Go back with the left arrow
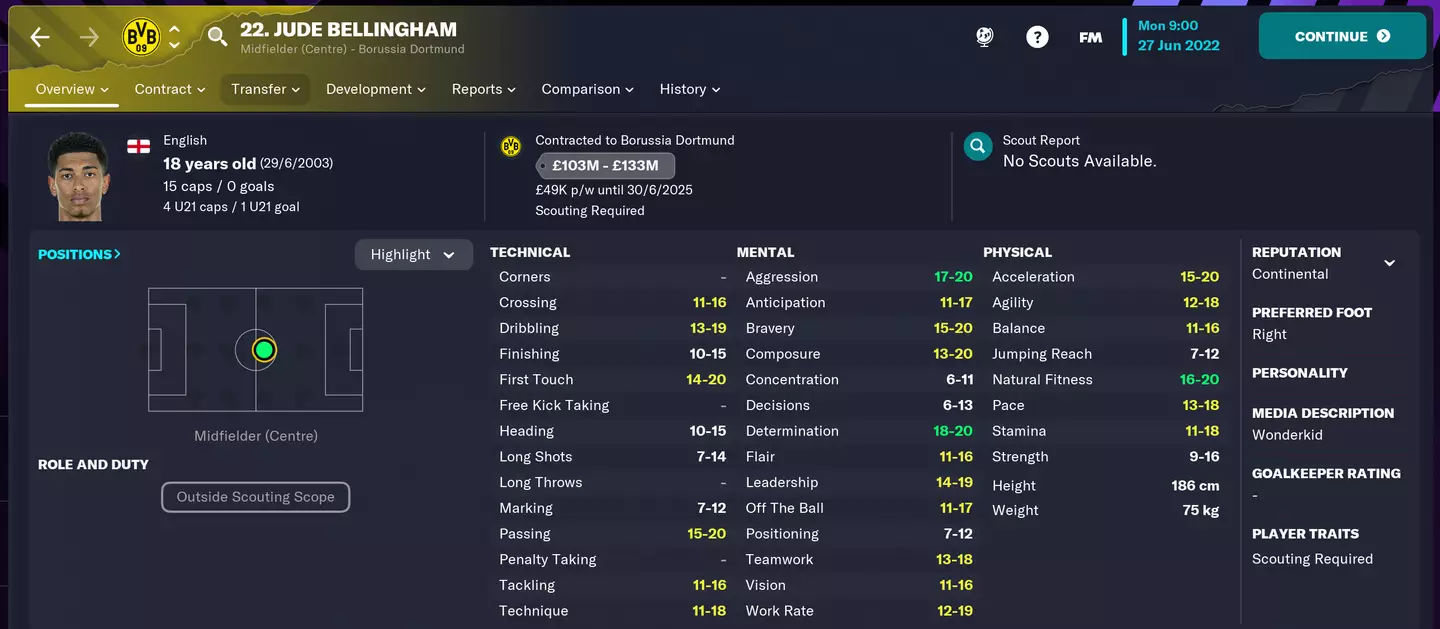The width and height of the screenshot is (1440, 629). 40,37
